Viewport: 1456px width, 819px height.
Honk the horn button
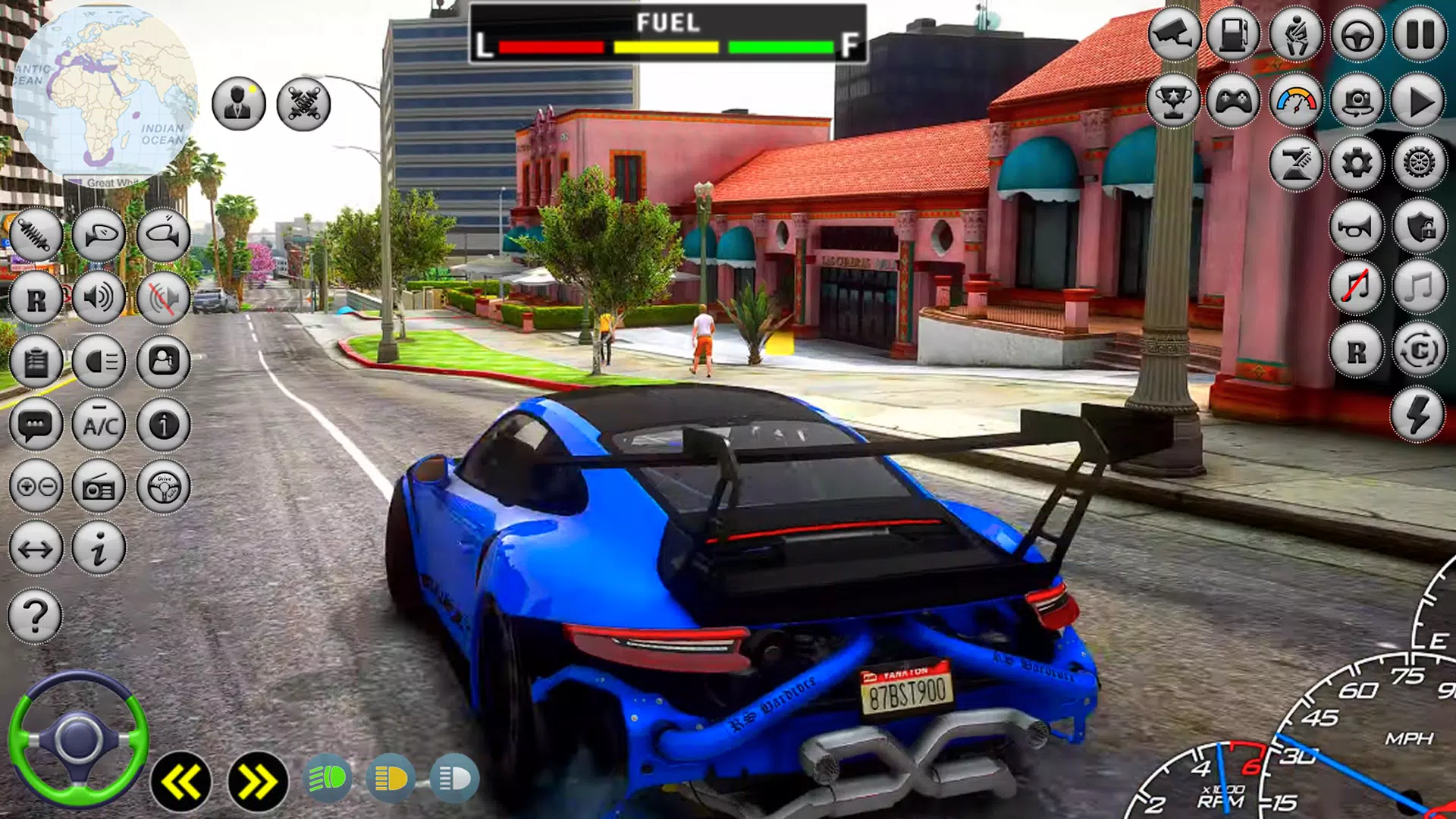1356,227
